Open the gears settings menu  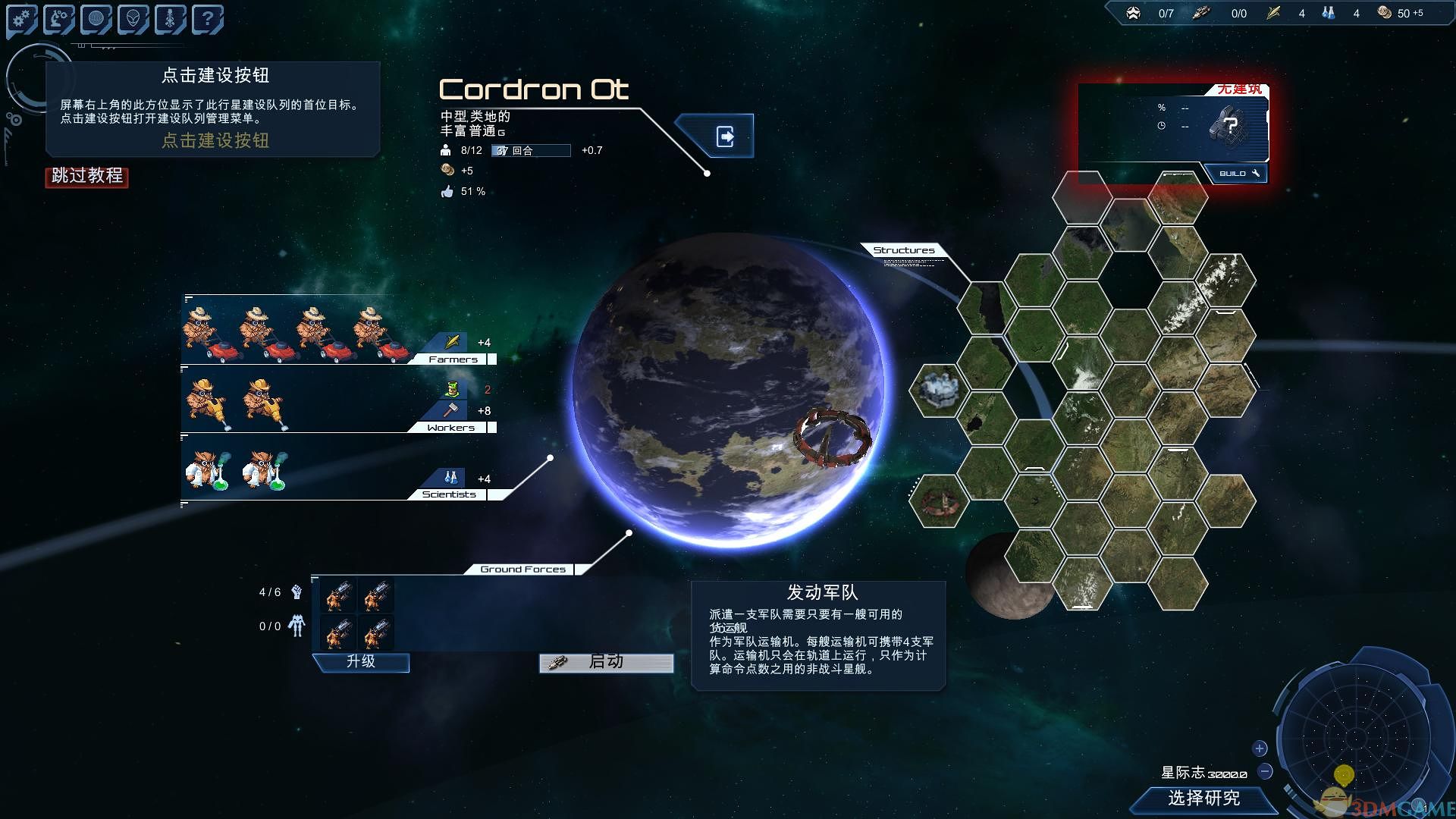pos(22,19)
